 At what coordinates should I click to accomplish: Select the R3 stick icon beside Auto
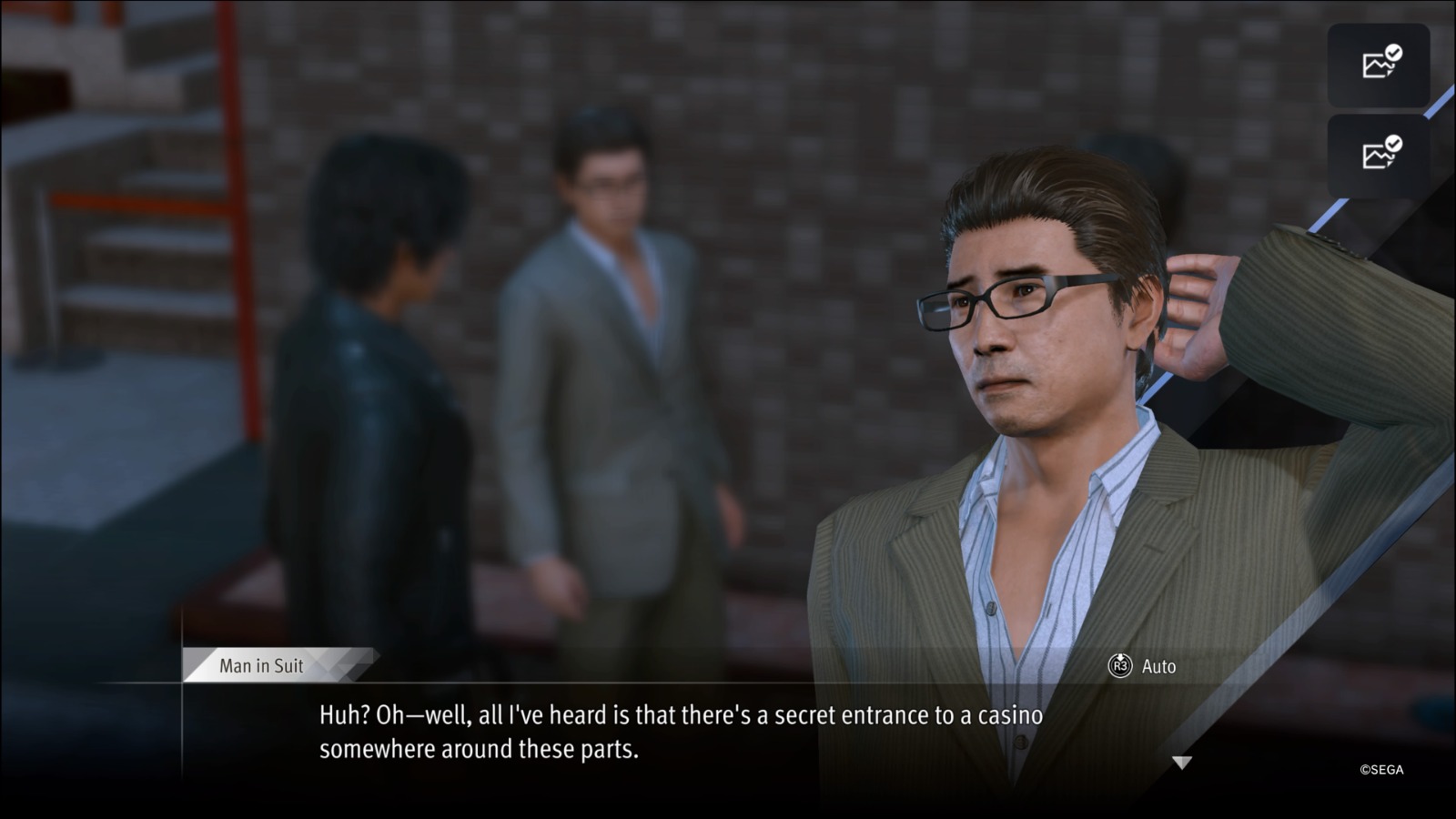coord(1121,666)
